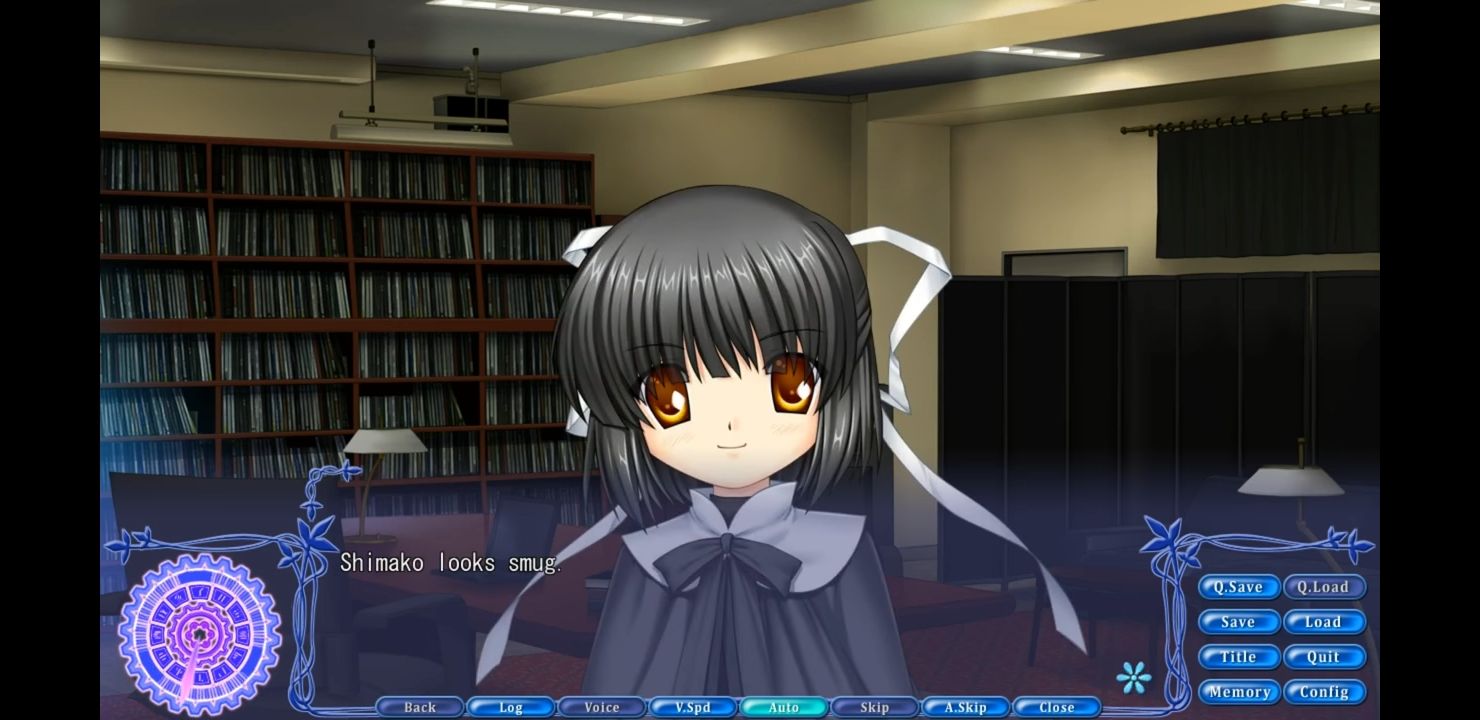Replay the current line with the Voice button

pos(601,707)
